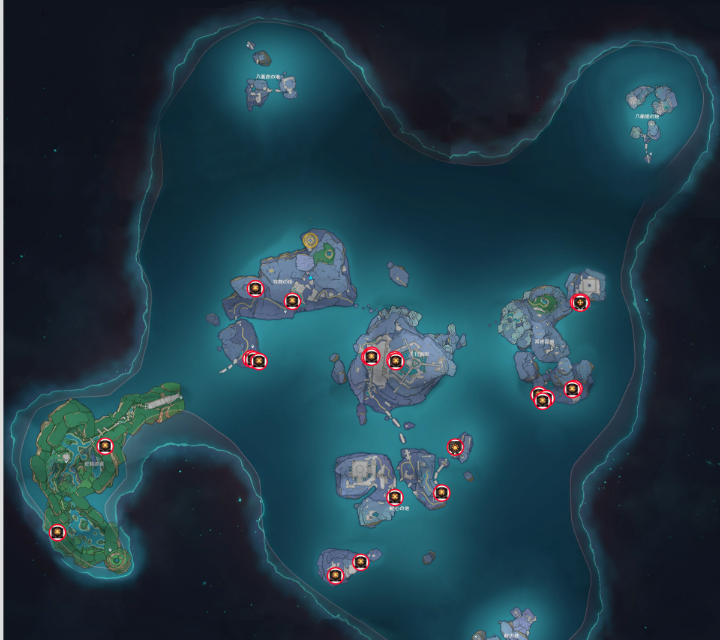This screenshot has height=640, width=720.
Task: Open the chest marker on the green island's western shore
Action: click(x=58, y=532)
